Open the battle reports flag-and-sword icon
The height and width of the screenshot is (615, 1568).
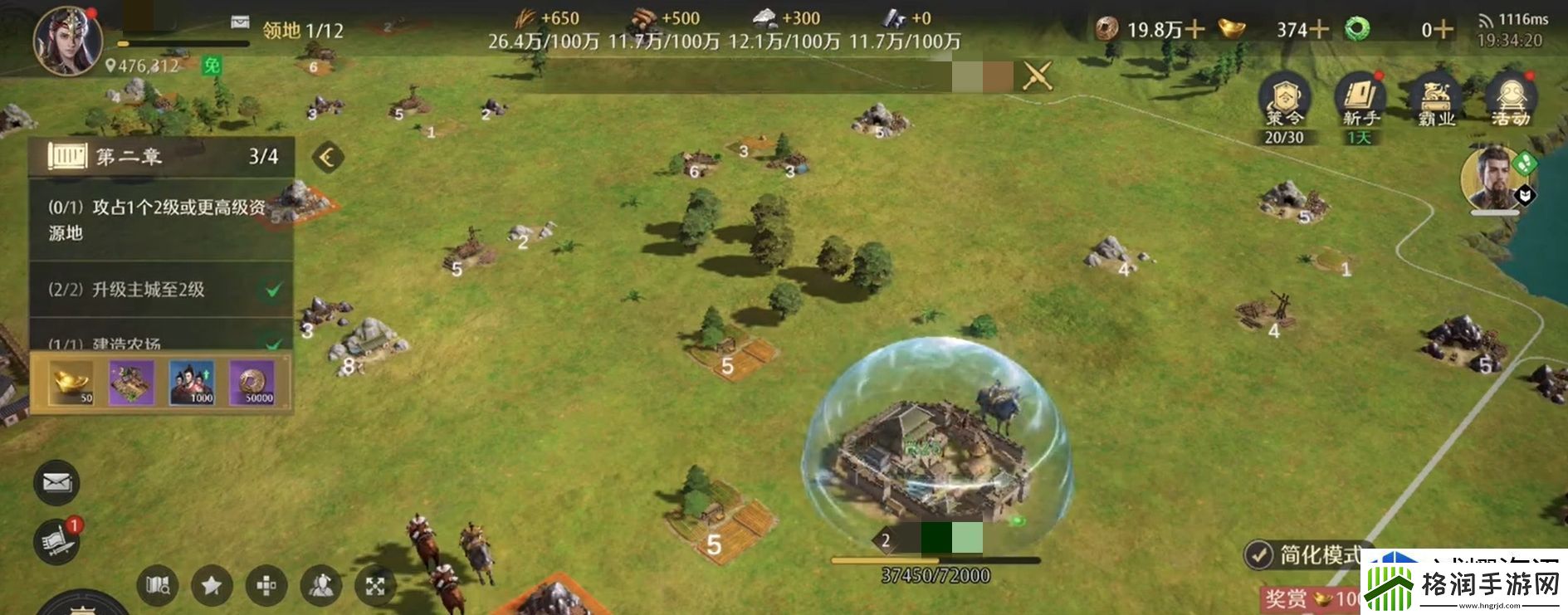tap(56, 541)
